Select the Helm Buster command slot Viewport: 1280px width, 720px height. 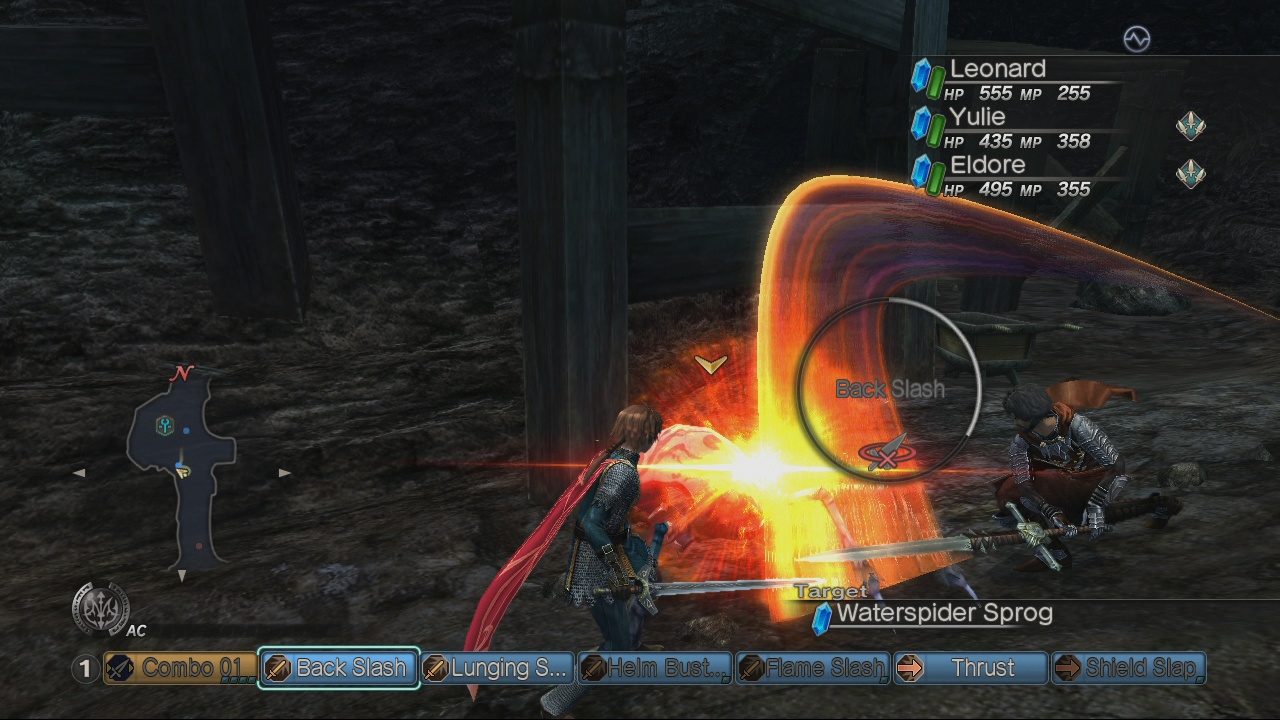(655, 668)
